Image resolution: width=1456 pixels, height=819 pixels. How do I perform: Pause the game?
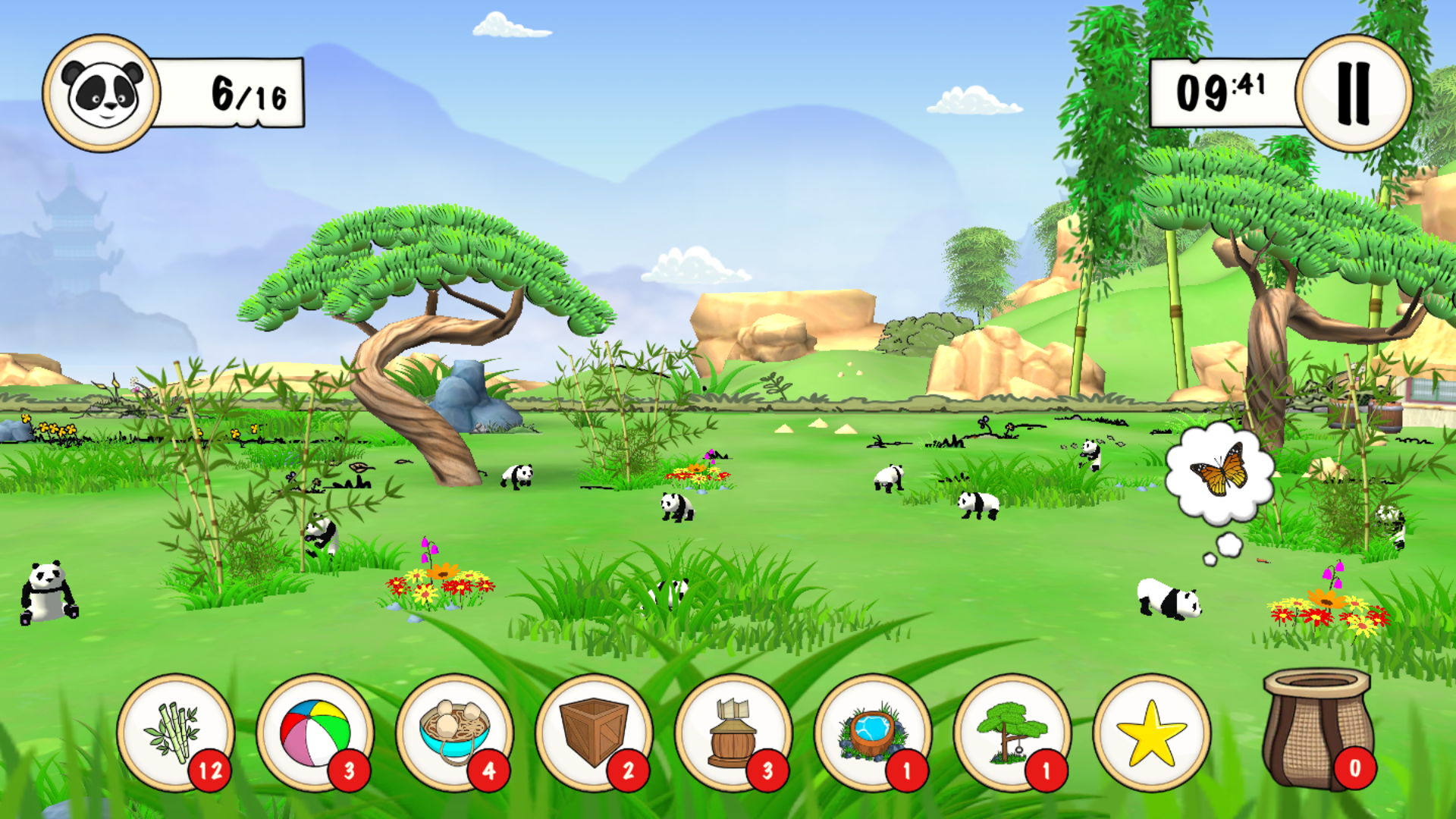(x=1354, y=93)
